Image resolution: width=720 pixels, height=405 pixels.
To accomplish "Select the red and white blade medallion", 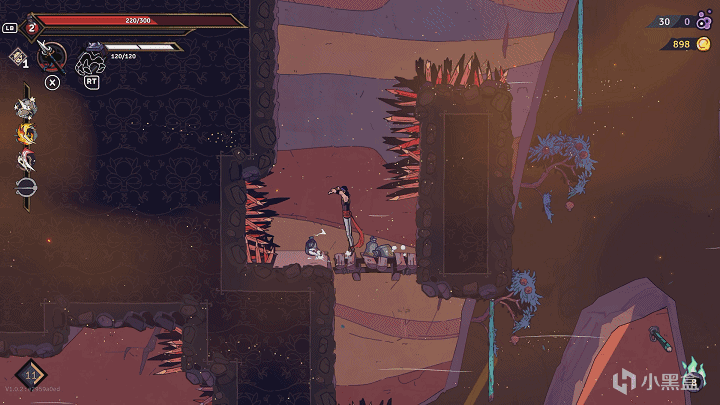I will (25, 159).
